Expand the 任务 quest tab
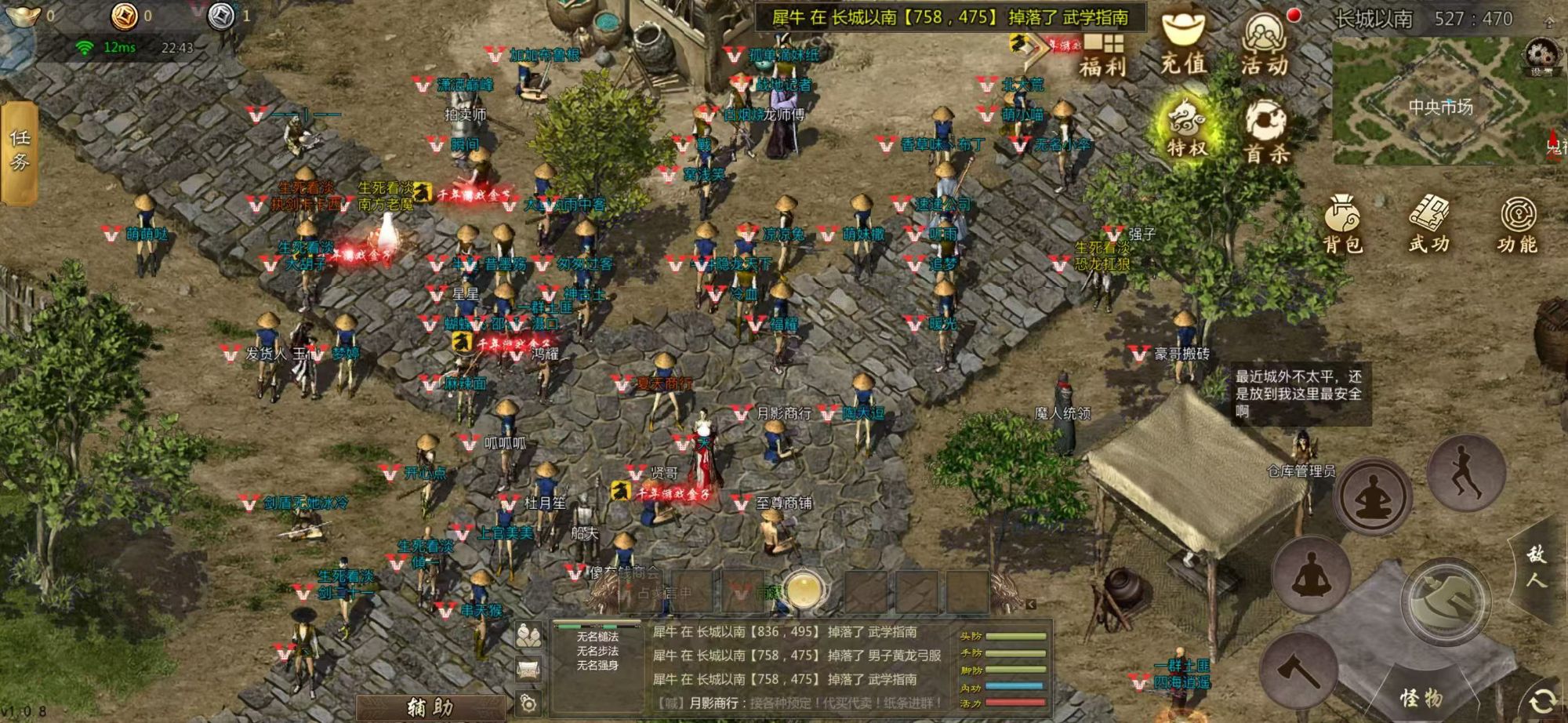 pos(19,151)
